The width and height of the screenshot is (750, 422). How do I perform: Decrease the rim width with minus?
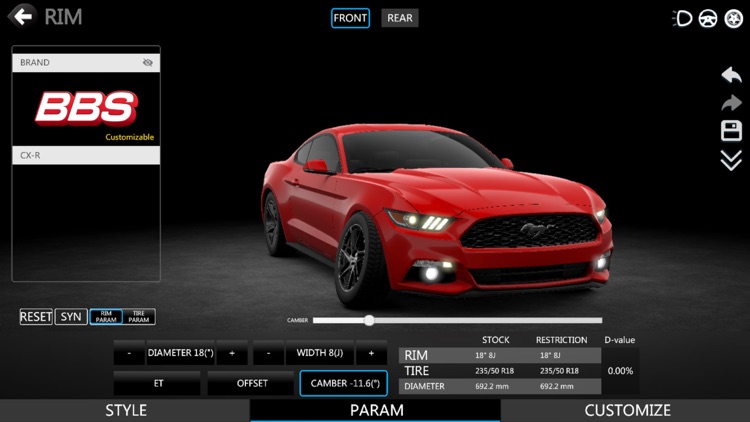click(269, 354)
